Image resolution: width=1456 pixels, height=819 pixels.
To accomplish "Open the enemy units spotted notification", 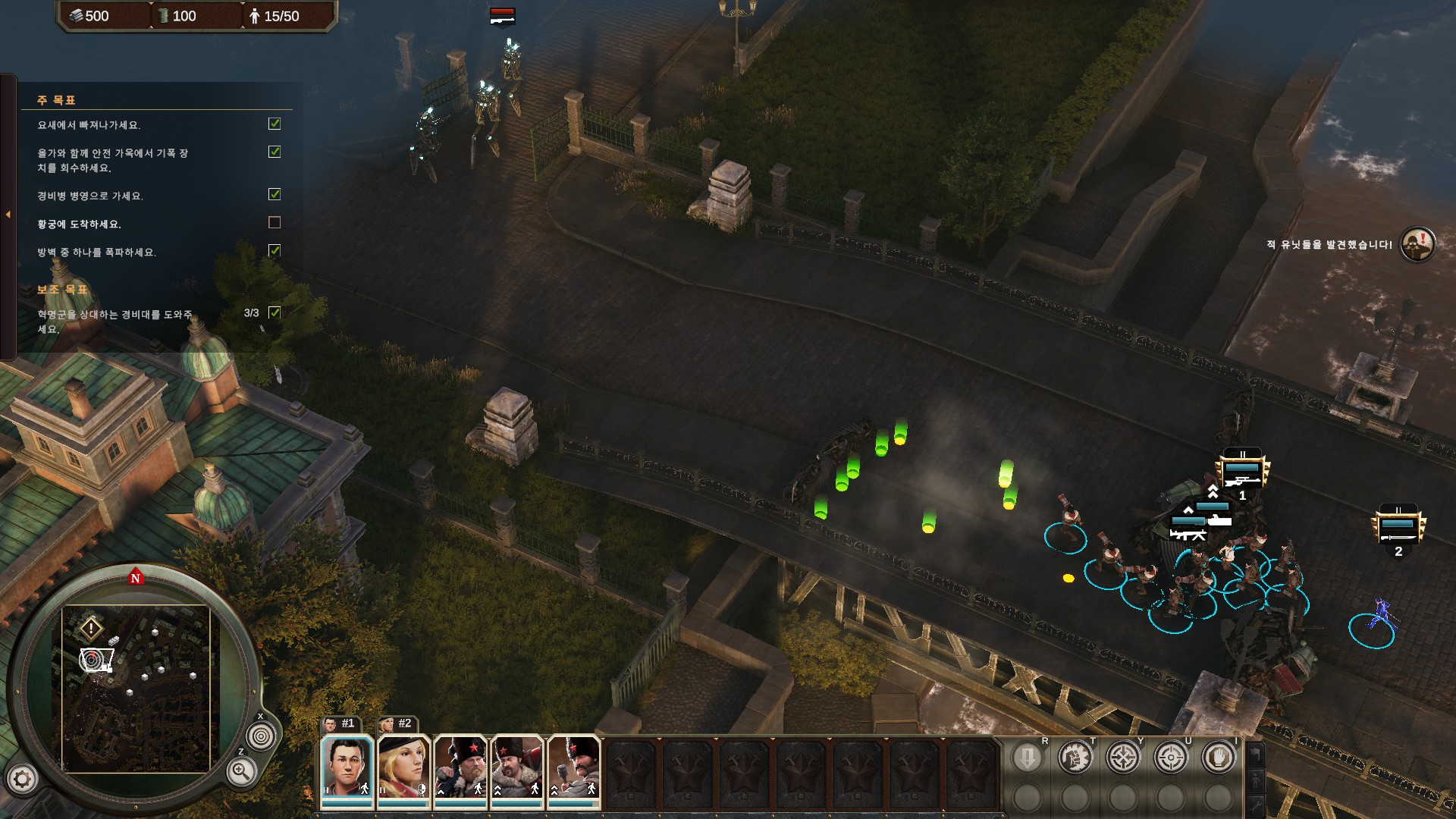I will click(1417, 244).
